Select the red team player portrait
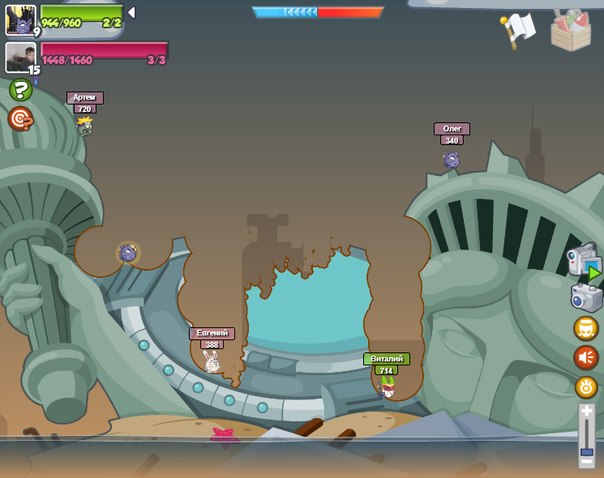 pyautogui.click(x=21, y=57)
